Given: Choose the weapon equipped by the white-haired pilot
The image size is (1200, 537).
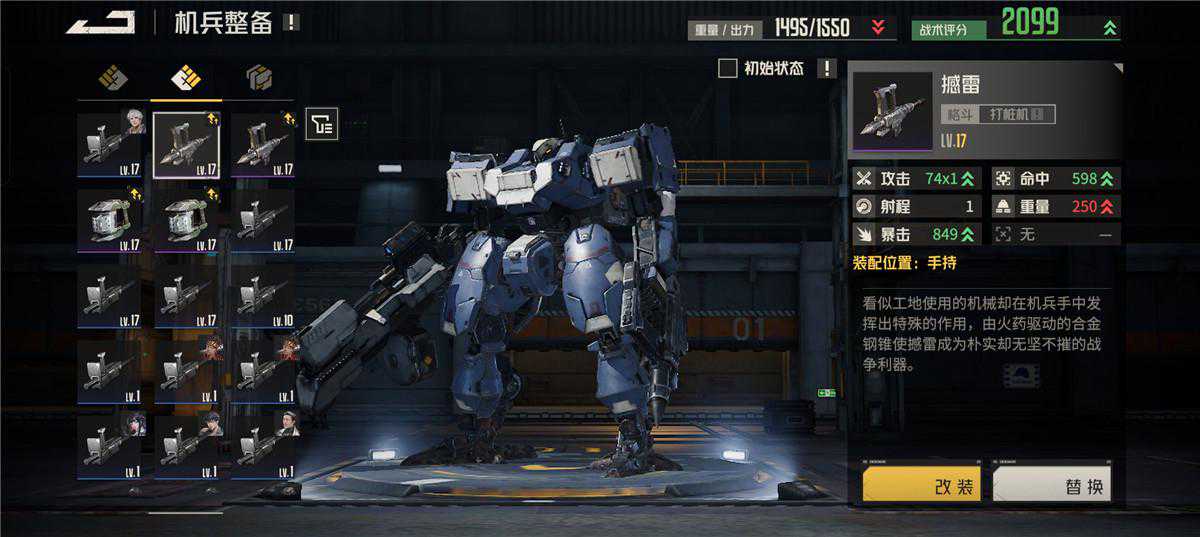Looking at the screenshot, I should tap(110, 145).
